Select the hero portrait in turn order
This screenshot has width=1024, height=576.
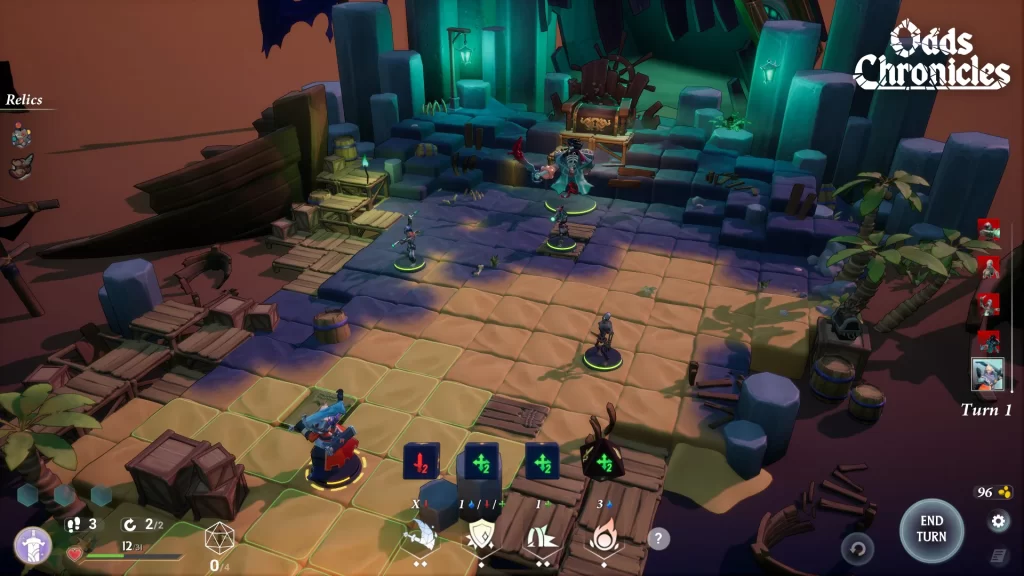(987, 374)
